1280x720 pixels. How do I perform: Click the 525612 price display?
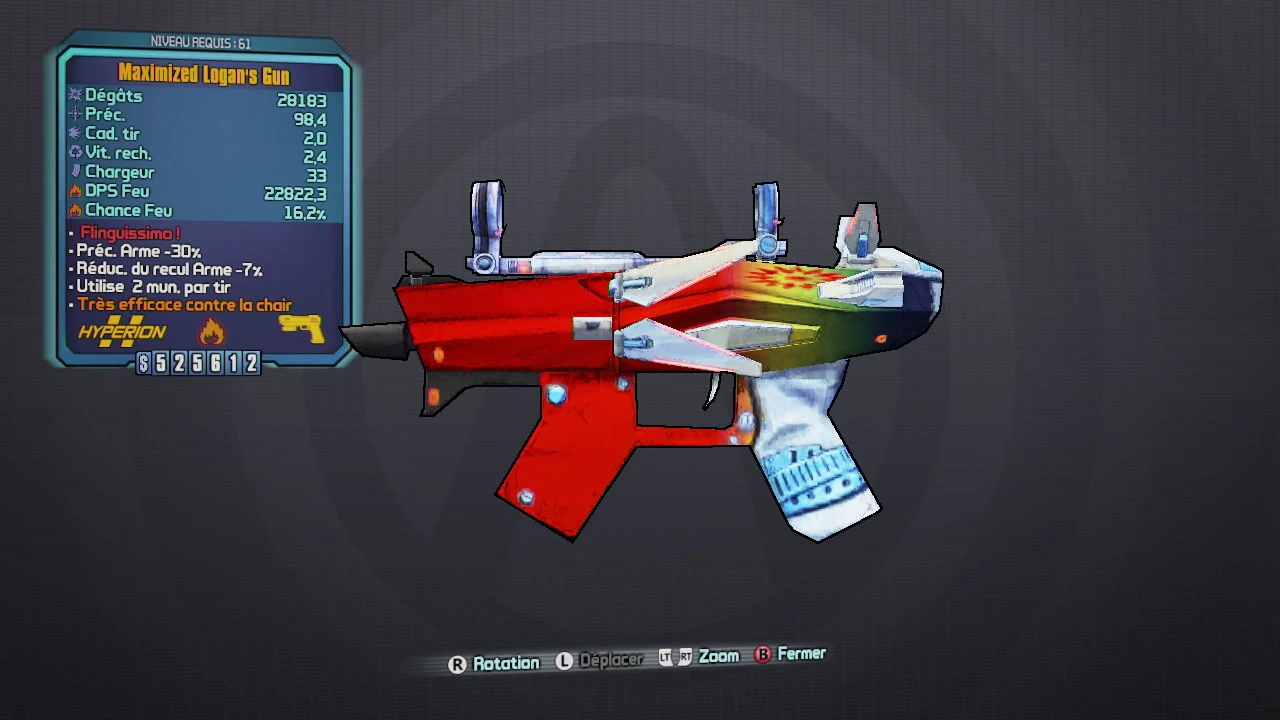click(200, 364)
